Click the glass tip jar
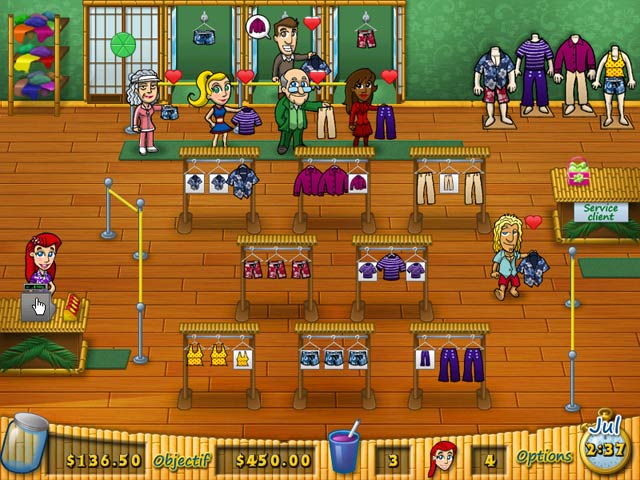Screen dimensions: 640x480 [x=24, y=446]
